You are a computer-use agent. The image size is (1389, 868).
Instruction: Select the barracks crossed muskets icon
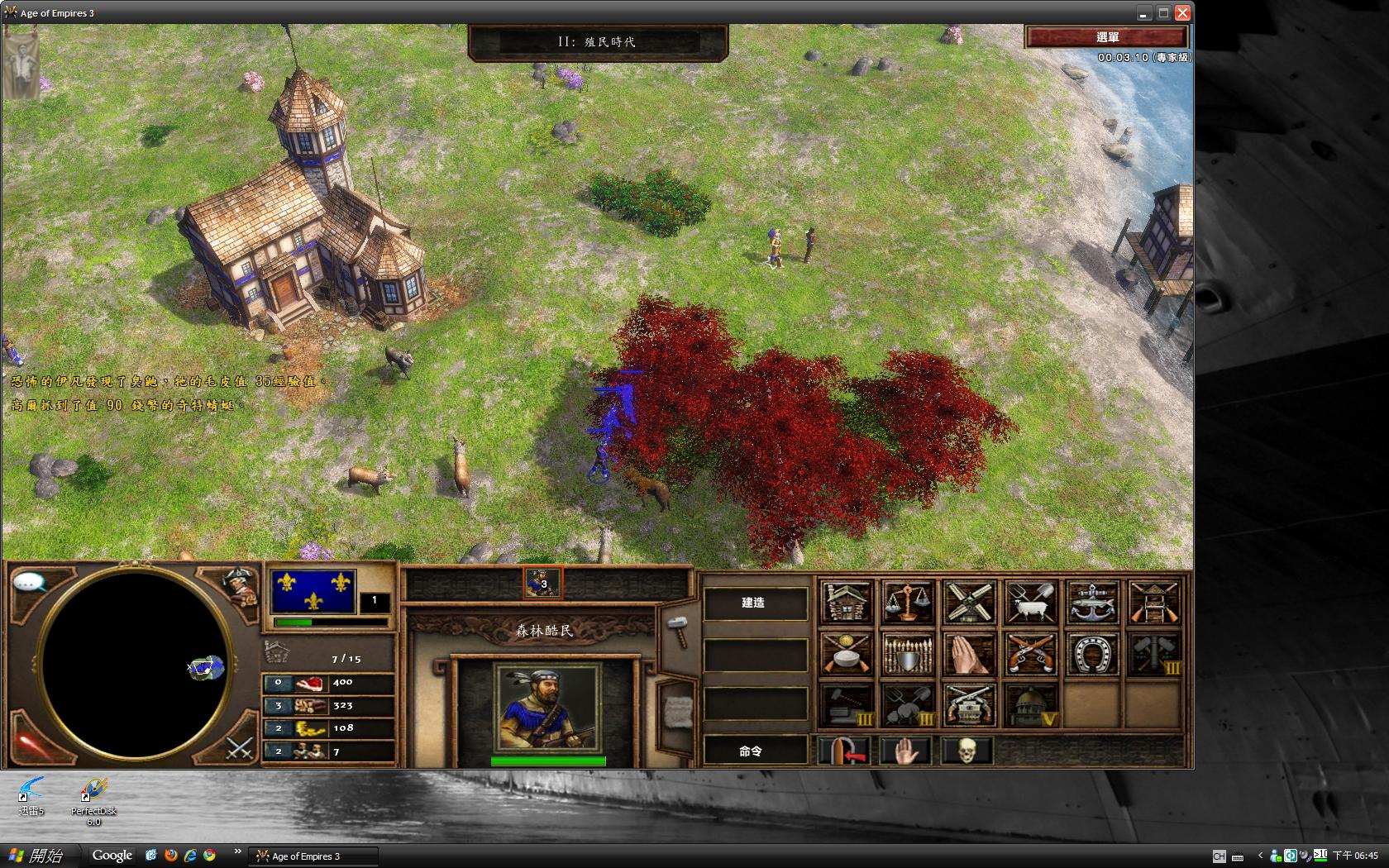1030,653
